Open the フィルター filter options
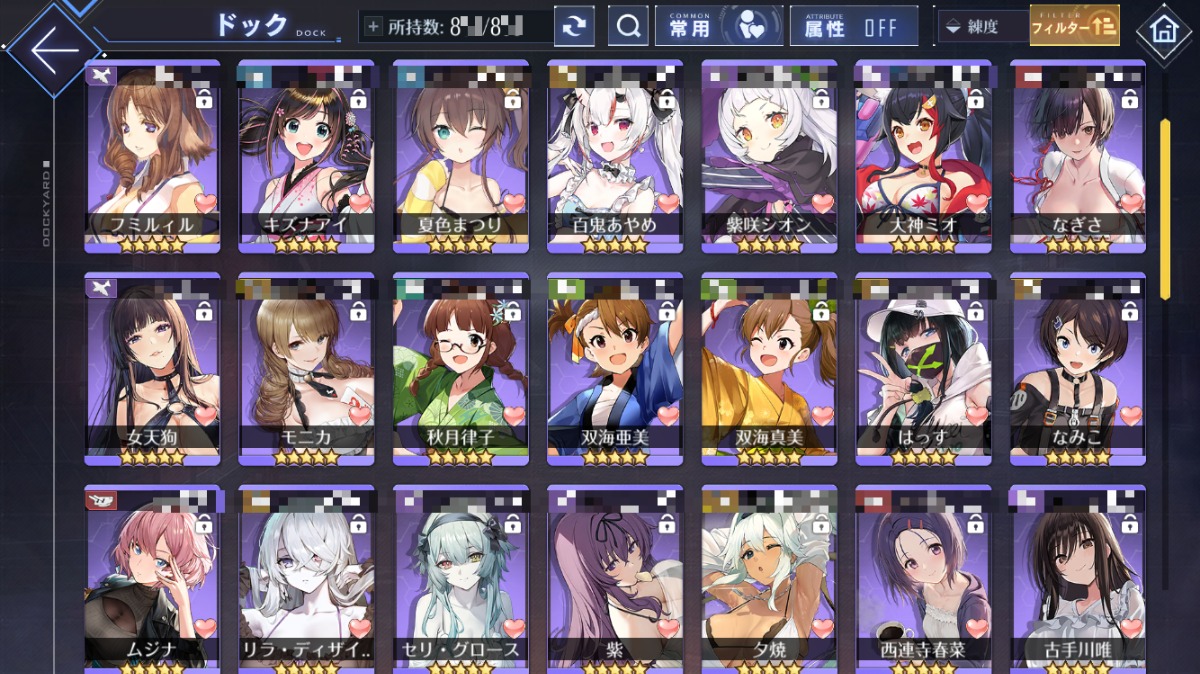Screen dimensions: 1200x674 1074,26
